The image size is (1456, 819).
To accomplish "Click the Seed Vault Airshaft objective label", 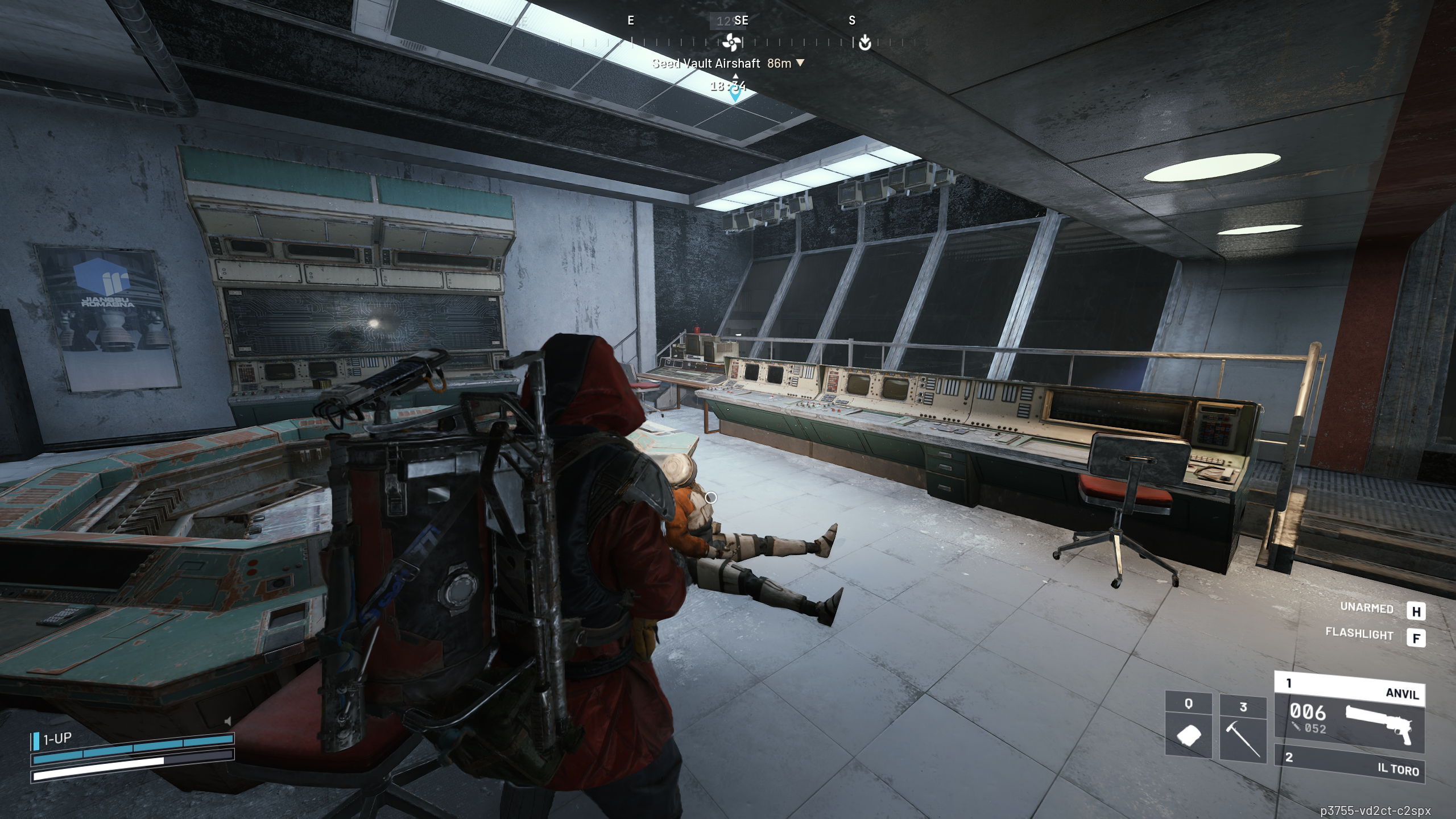I will coord(707,63).
